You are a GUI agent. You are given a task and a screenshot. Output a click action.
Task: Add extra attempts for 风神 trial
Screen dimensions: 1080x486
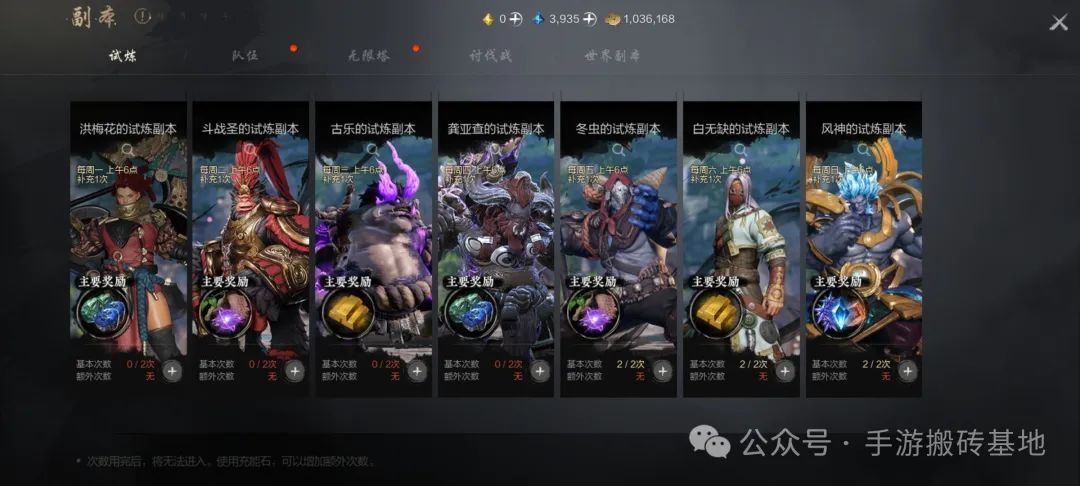click(x=907, y=371)
